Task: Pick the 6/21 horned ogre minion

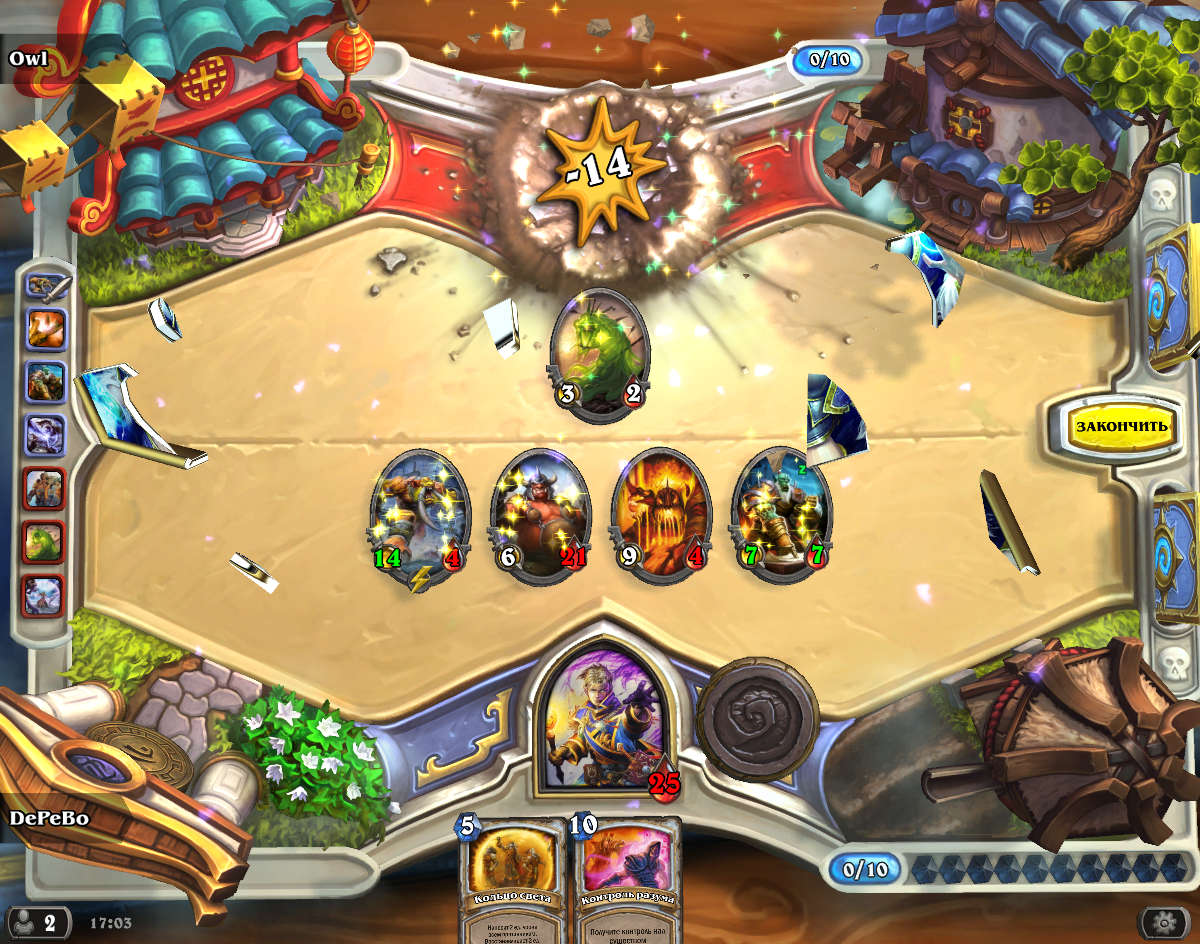Action: coord(539,516)
